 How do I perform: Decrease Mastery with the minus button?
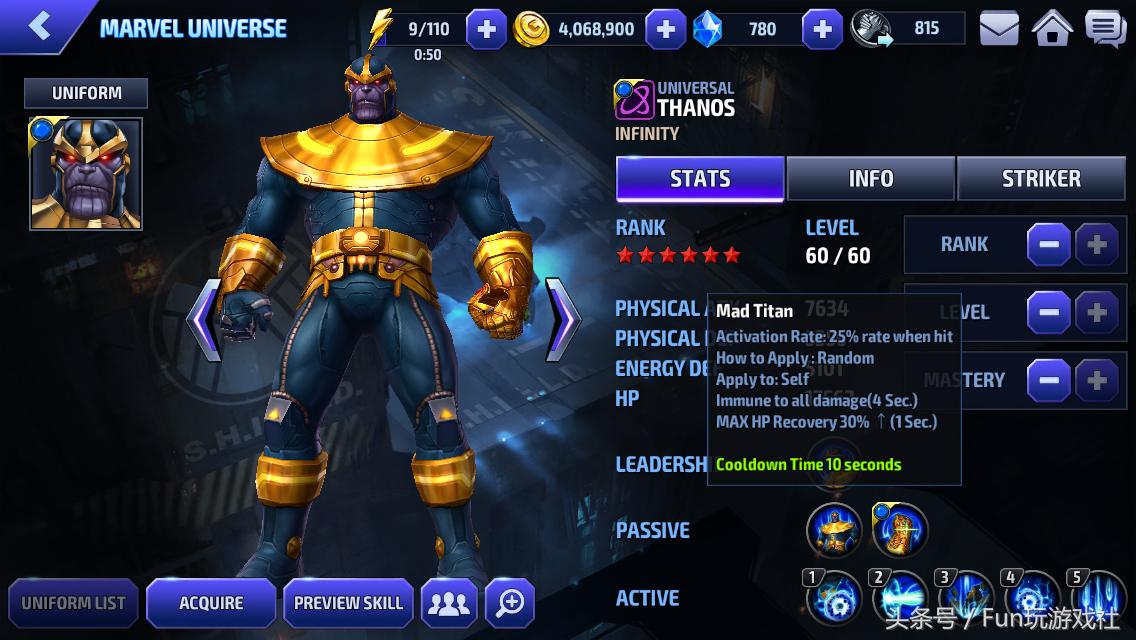pyautogui.click(x=1048, y=381)
